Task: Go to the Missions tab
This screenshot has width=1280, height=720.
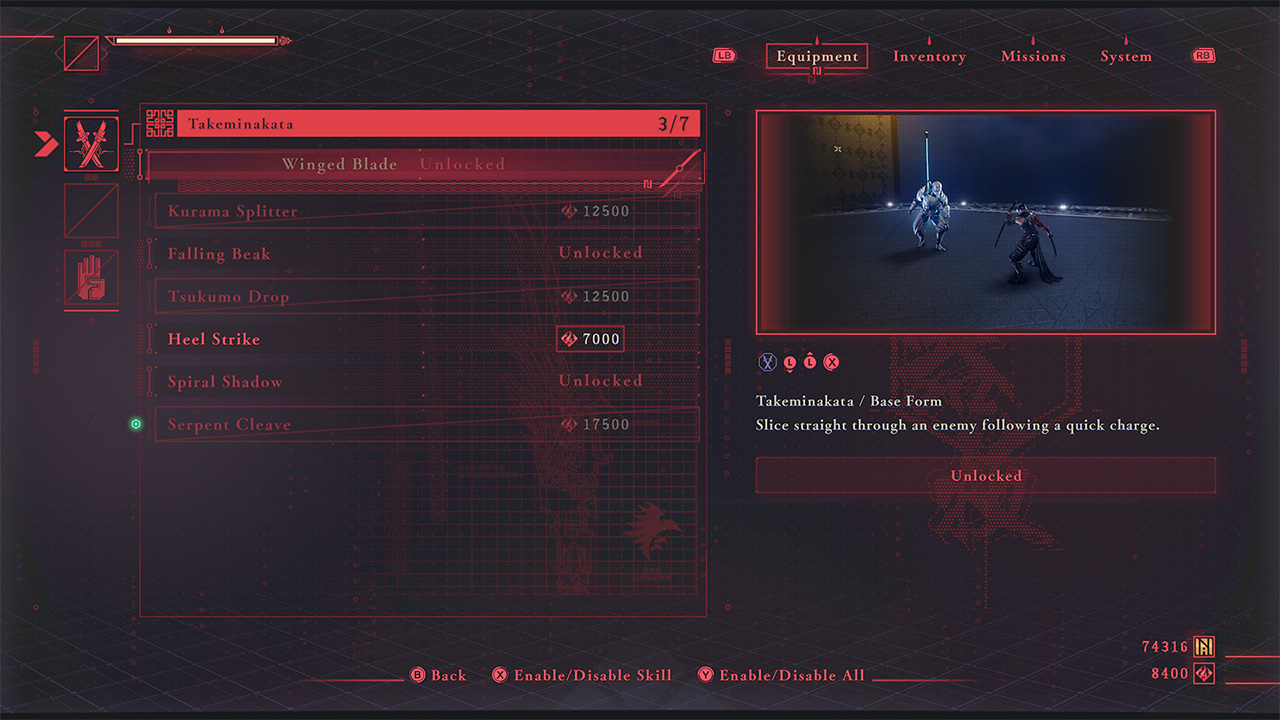Action: (1033, 57)
